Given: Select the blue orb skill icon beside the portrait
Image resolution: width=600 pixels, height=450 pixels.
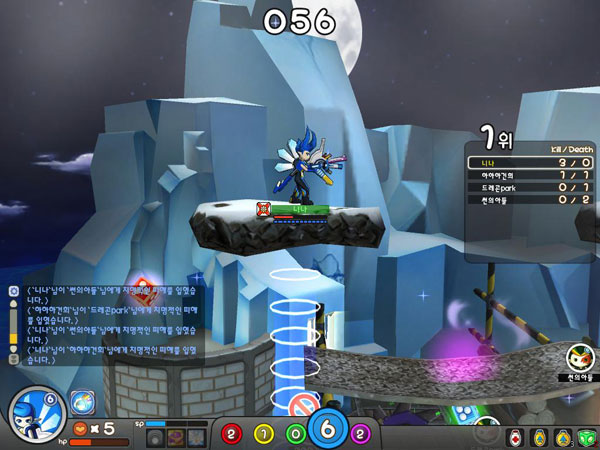Looking at the screenshot, I should pyautogui.click(x=82, y=403).
